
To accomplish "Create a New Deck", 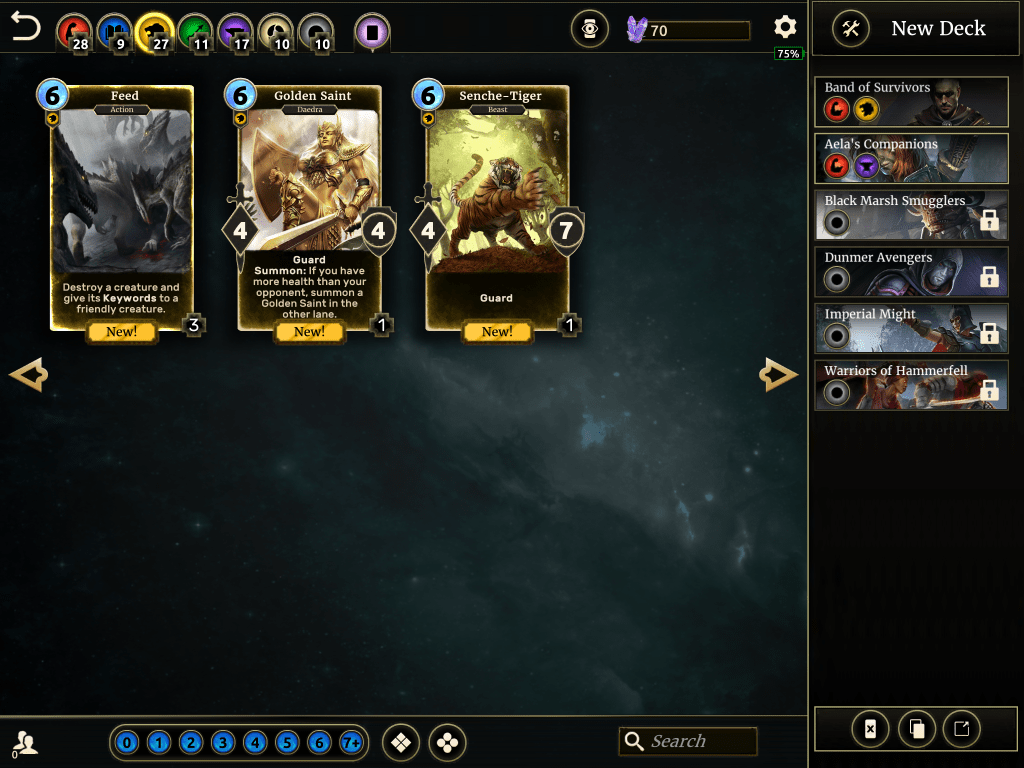I will click(910, 29).
